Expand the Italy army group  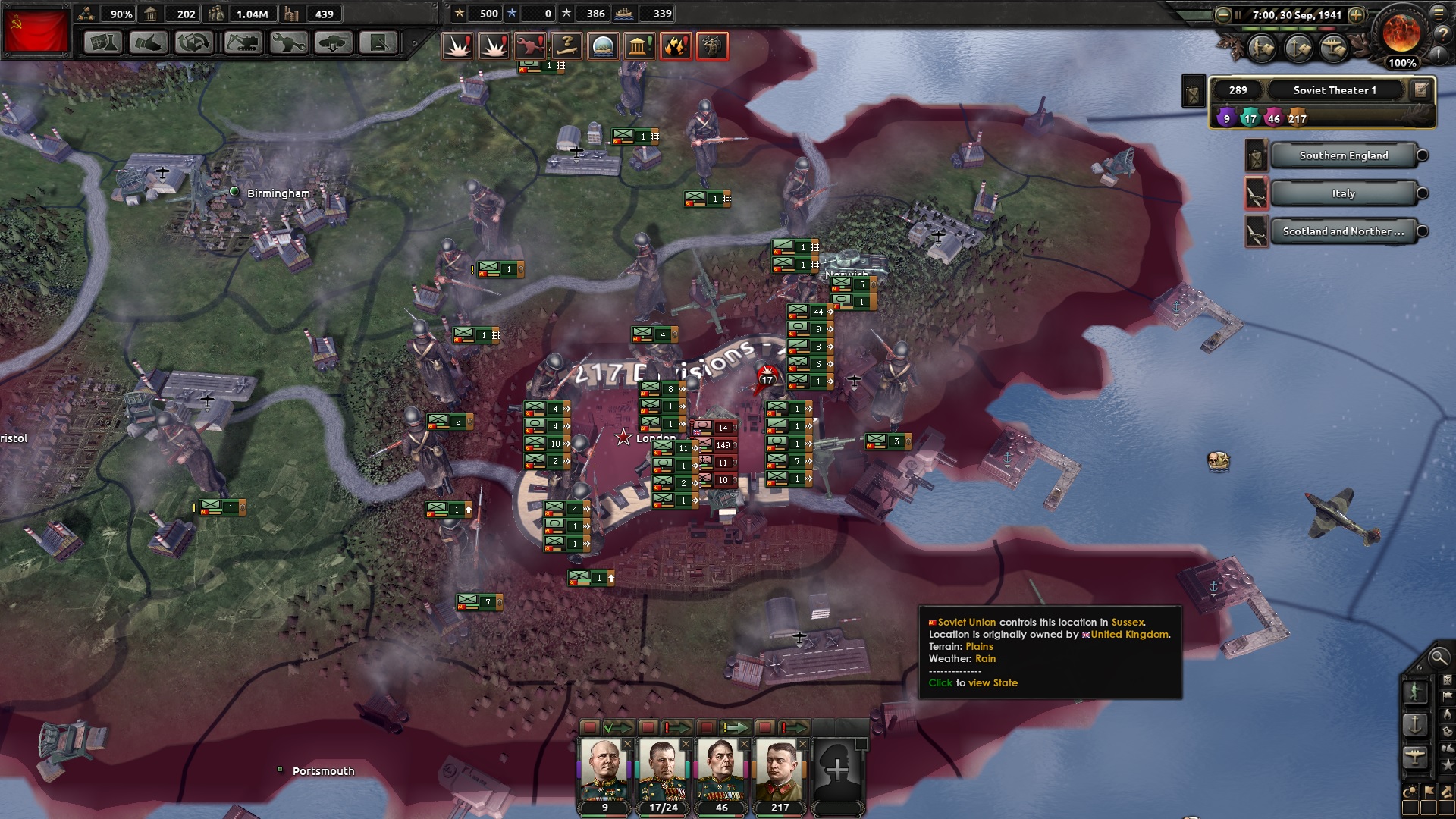pyautogui.click(x=1423, y=193)
